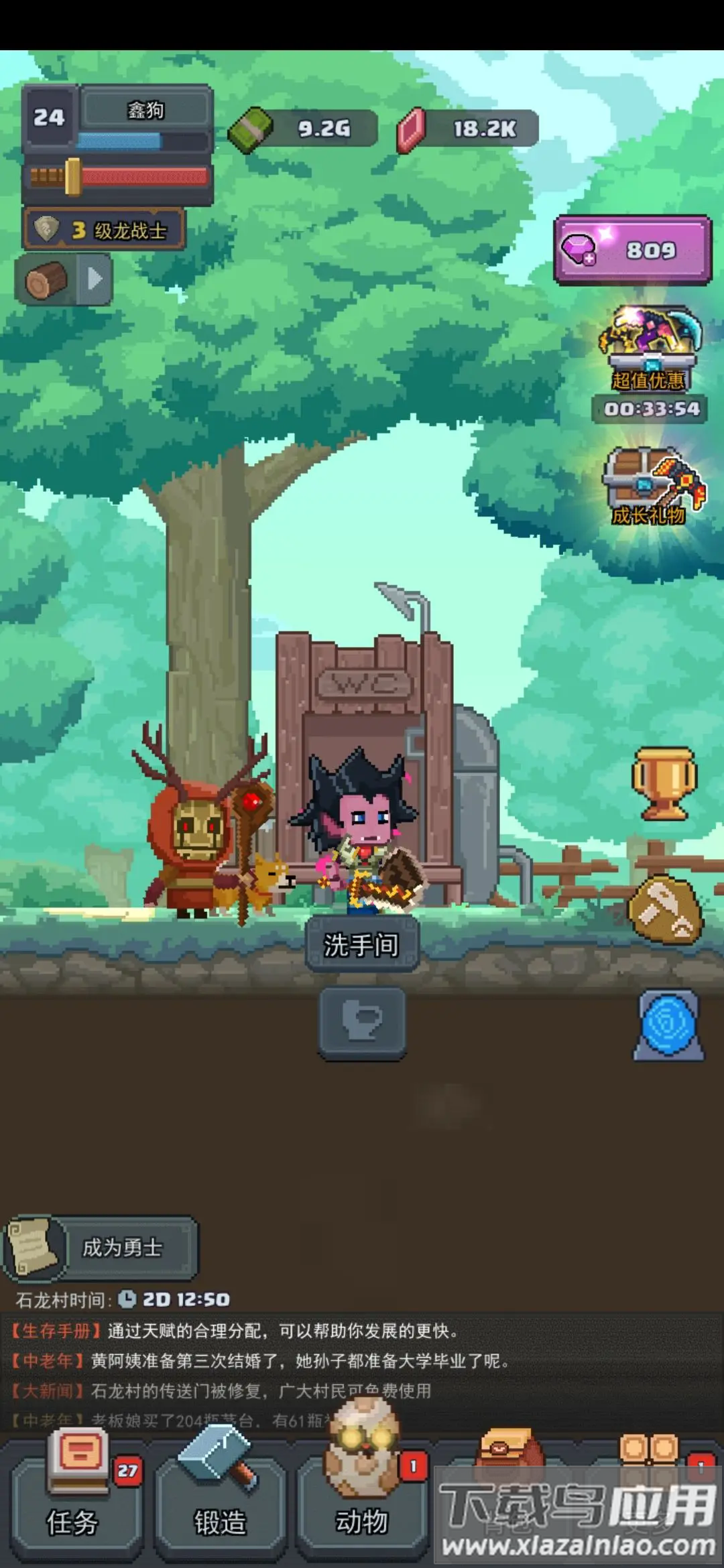Open the purple gem shop showing 809
The height and width of the screenshot is (1568, 724).
pos(632,250)
